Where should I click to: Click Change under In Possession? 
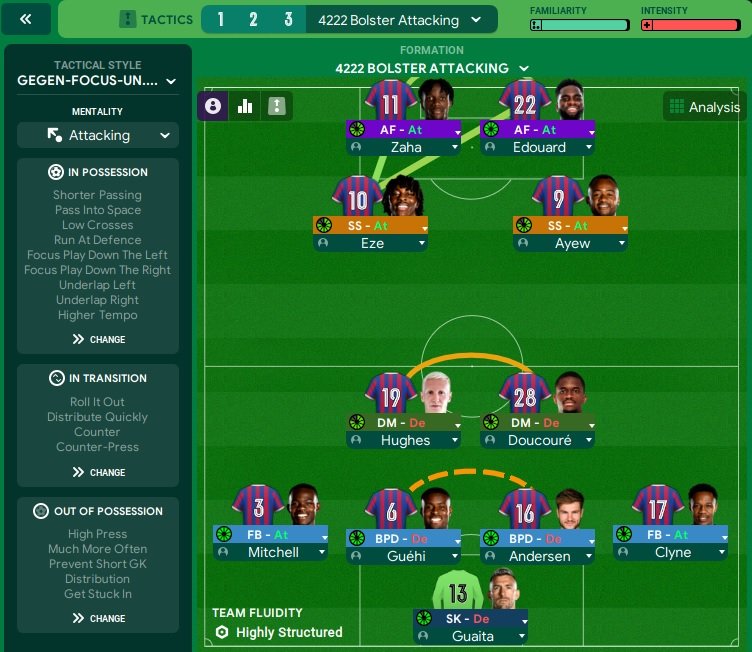tap(98, 339)
